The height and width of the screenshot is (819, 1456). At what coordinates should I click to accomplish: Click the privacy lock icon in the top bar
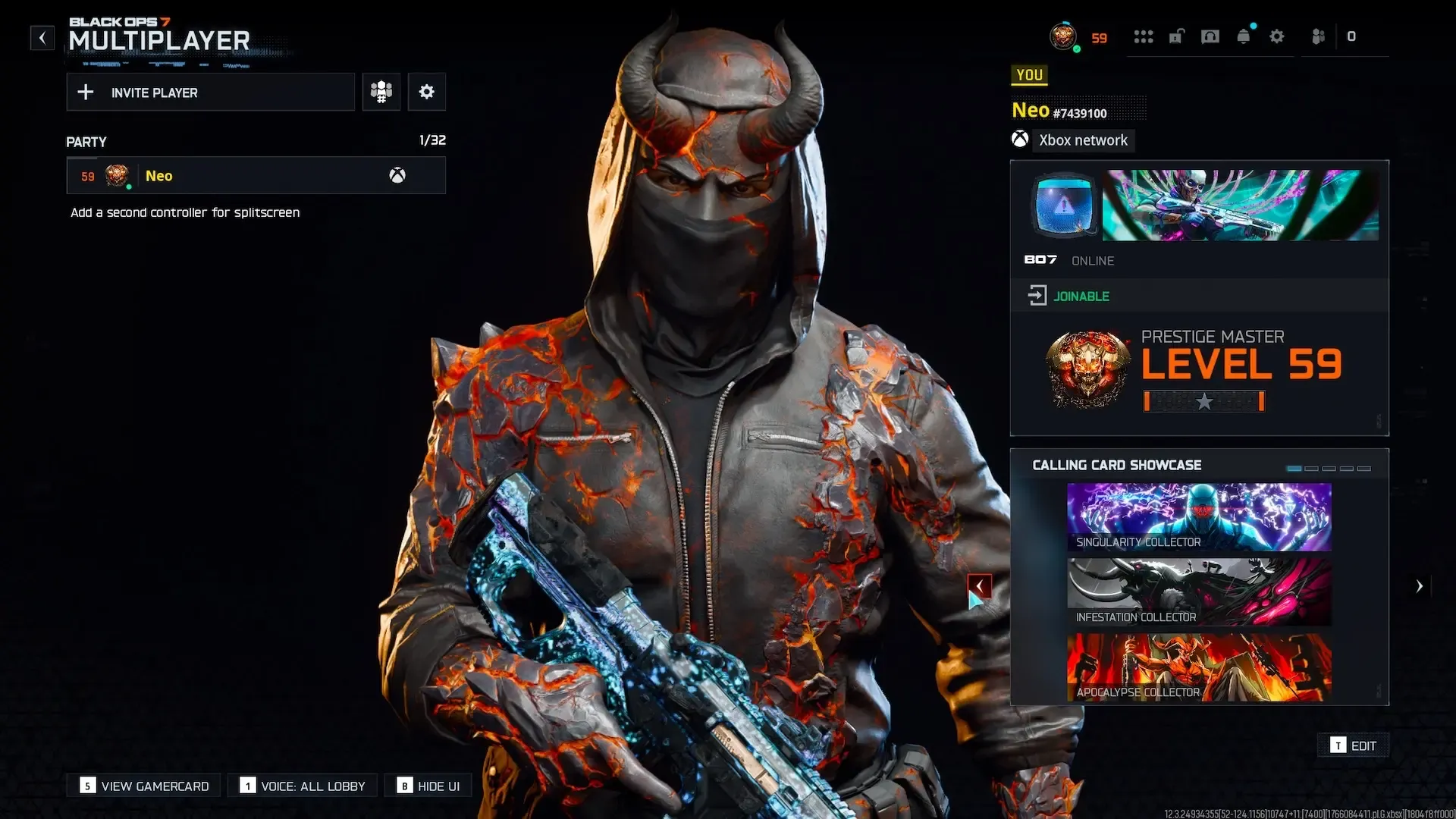[x=1177, y=36]
